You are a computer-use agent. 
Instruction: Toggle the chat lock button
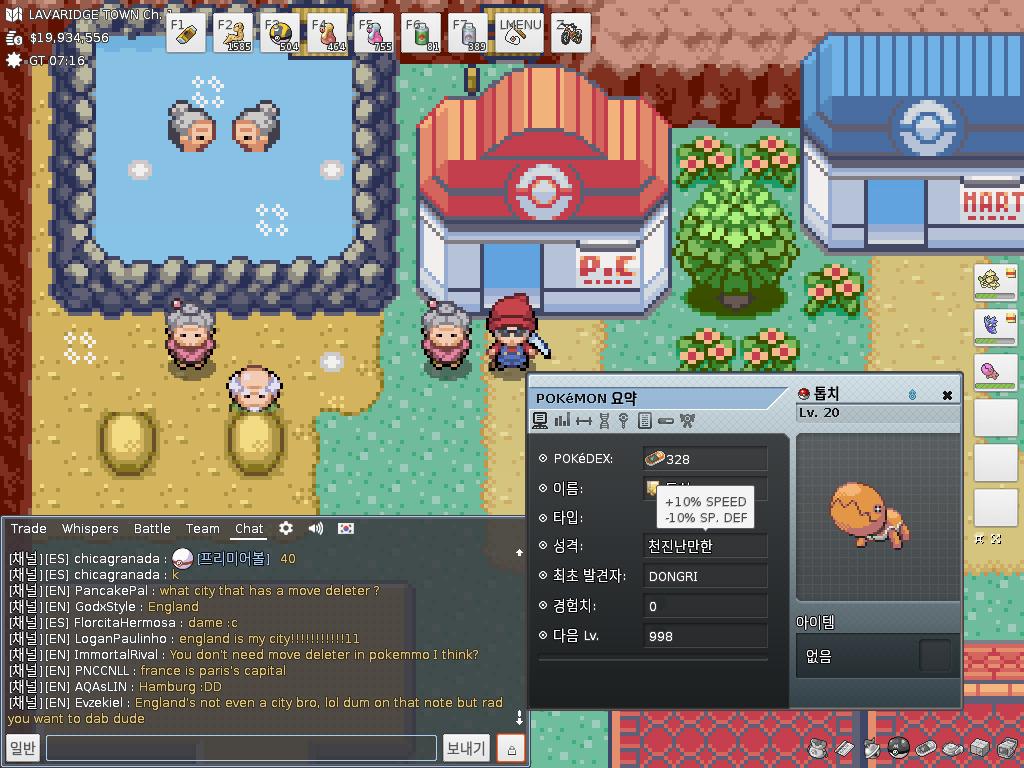511,748
